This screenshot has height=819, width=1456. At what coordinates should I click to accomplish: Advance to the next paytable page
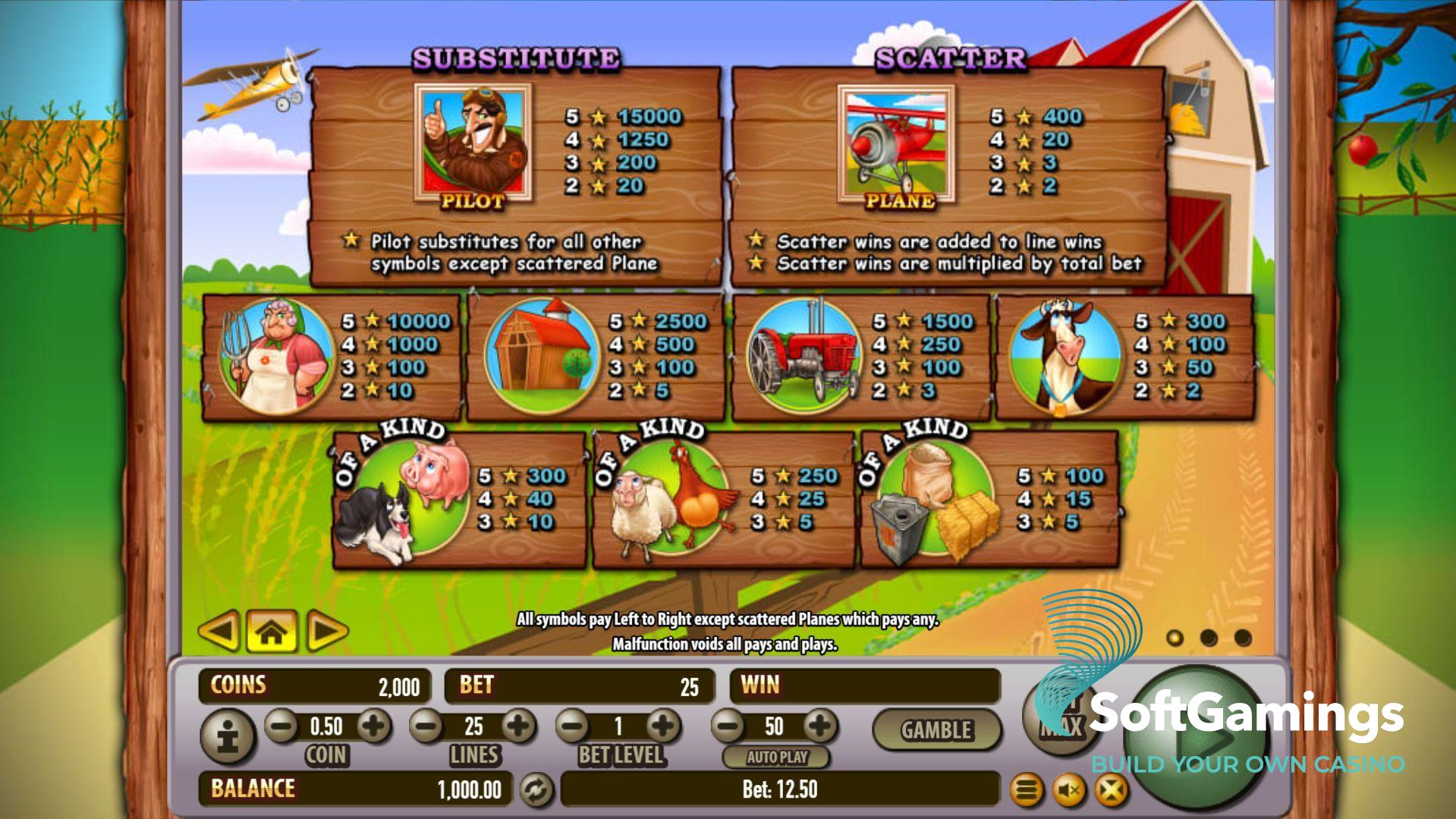click(326, 630)
